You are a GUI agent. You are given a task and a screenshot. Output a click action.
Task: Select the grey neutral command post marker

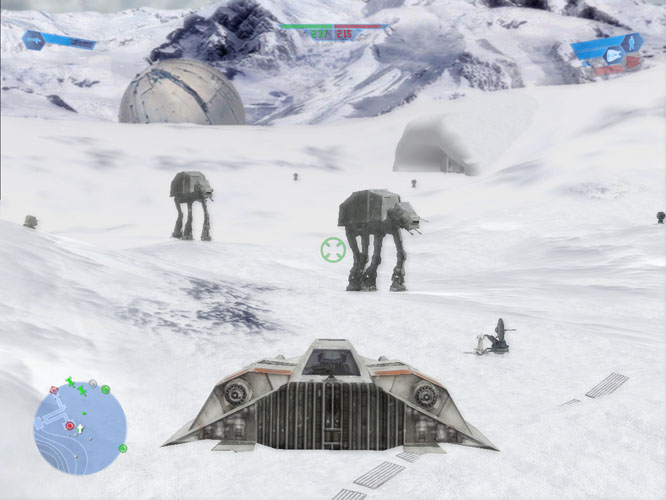[x=93, y=384]
